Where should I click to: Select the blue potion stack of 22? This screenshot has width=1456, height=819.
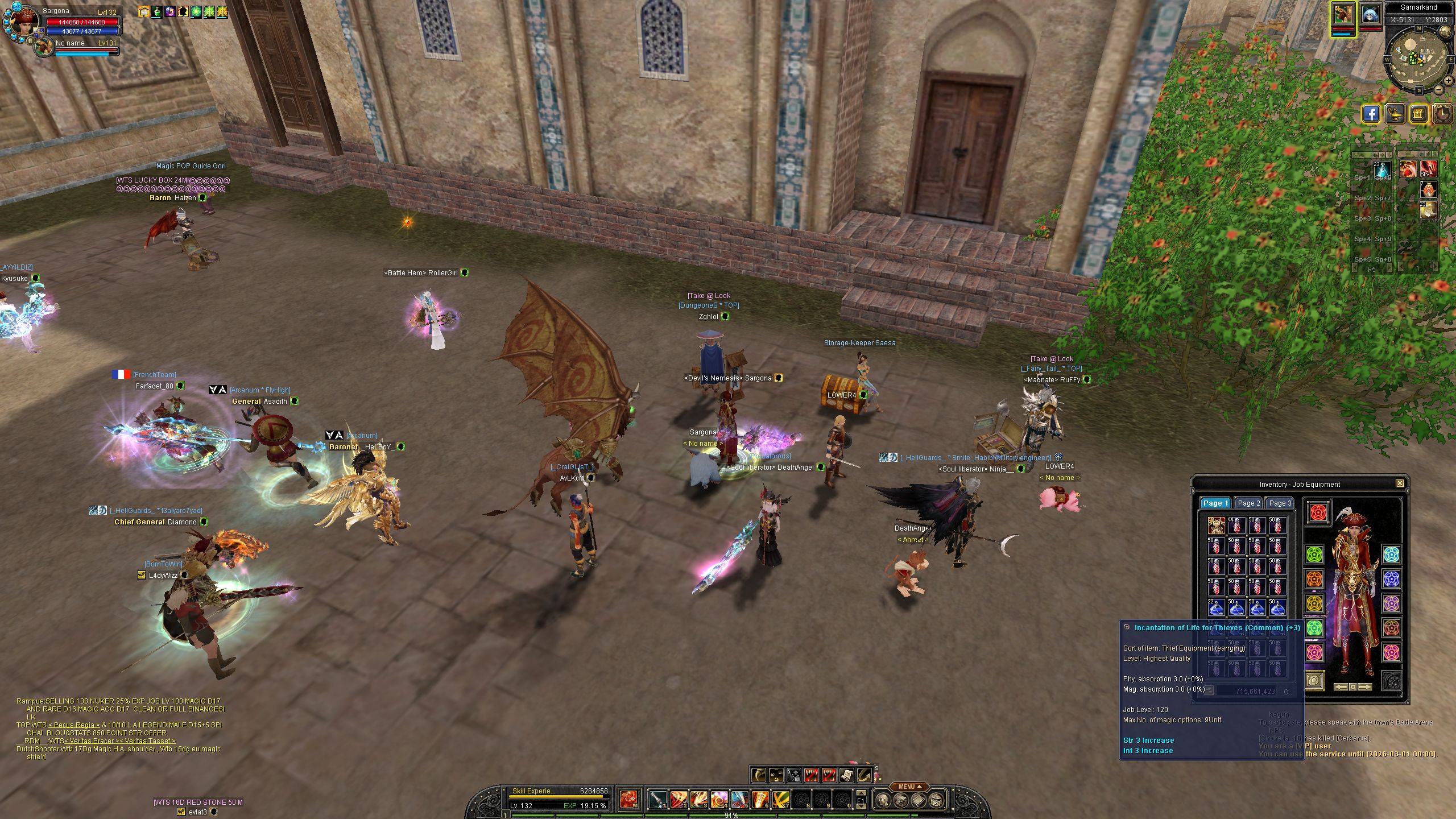[x=1216, y=607]
